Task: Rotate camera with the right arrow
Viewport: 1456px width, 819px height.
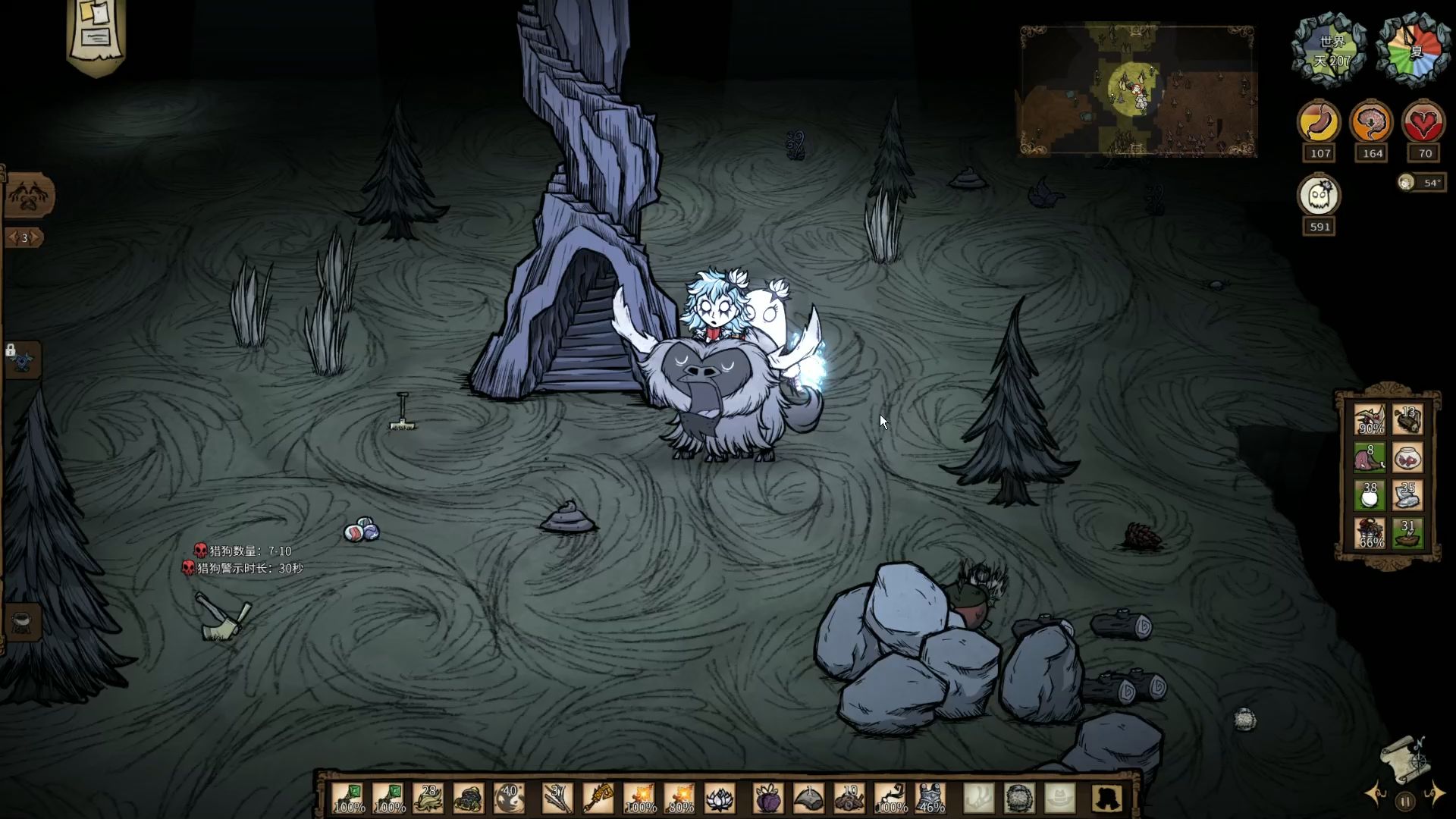Action: (x=1434, y=794)
